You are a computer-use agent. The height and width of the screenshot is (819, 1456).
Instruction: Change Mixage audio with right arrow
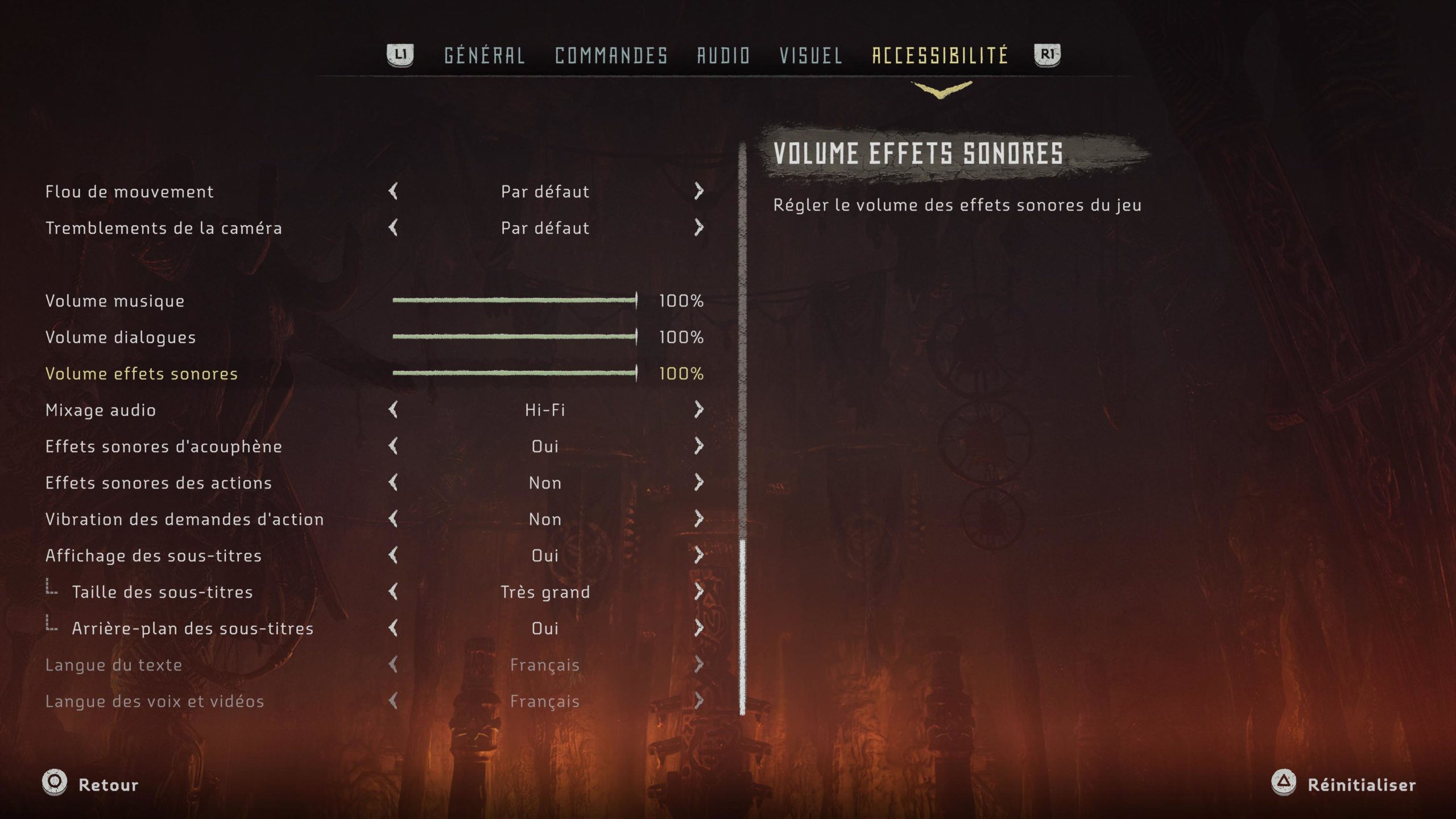[699, 409]
